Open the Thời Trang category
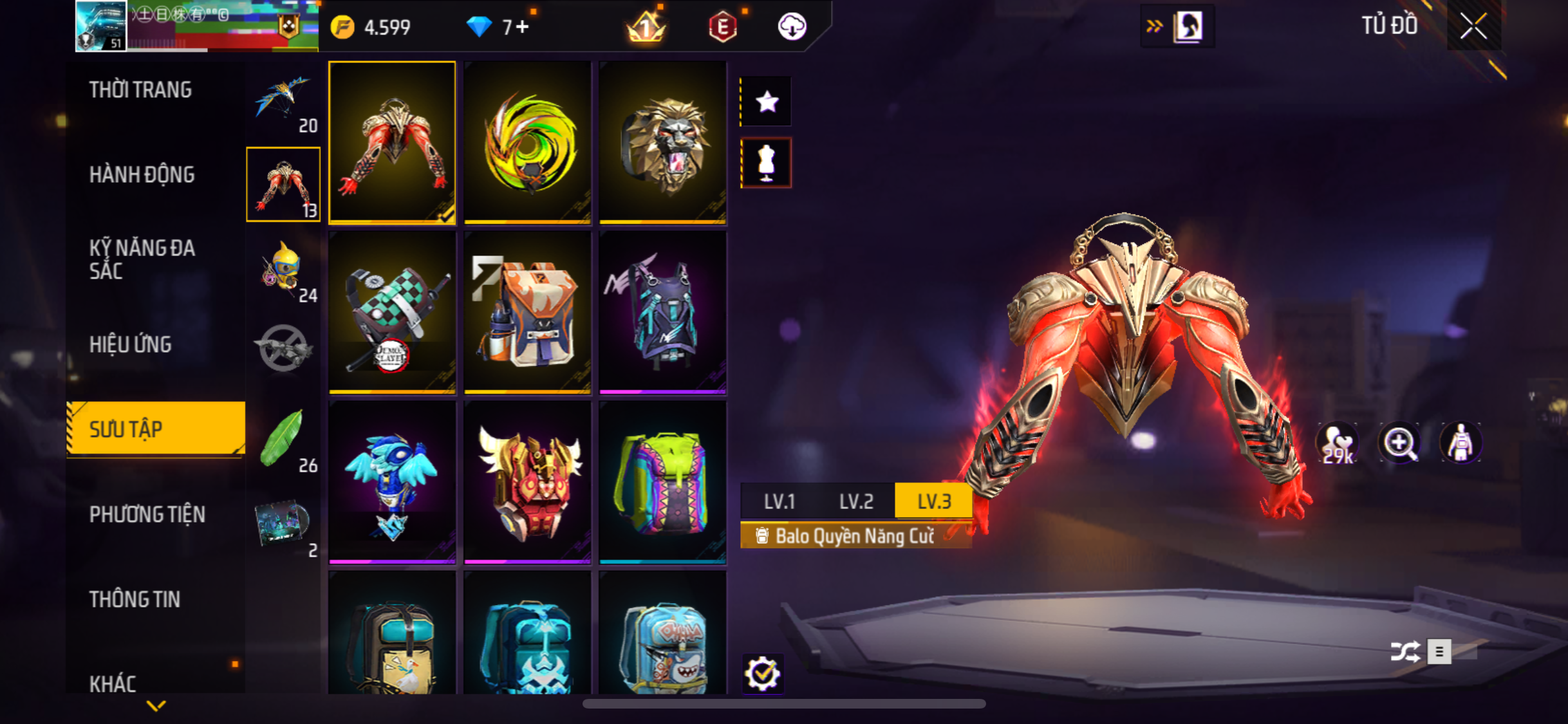 coord(140,90)
